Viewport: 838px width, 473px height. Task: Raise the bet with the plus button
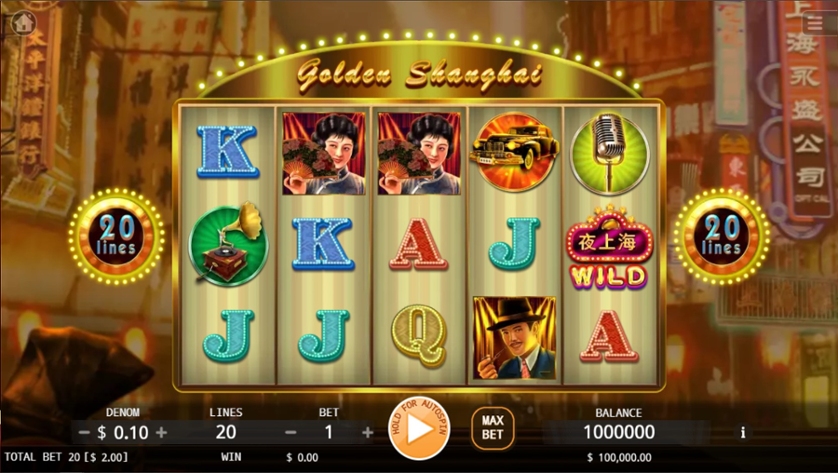(367, 433)
